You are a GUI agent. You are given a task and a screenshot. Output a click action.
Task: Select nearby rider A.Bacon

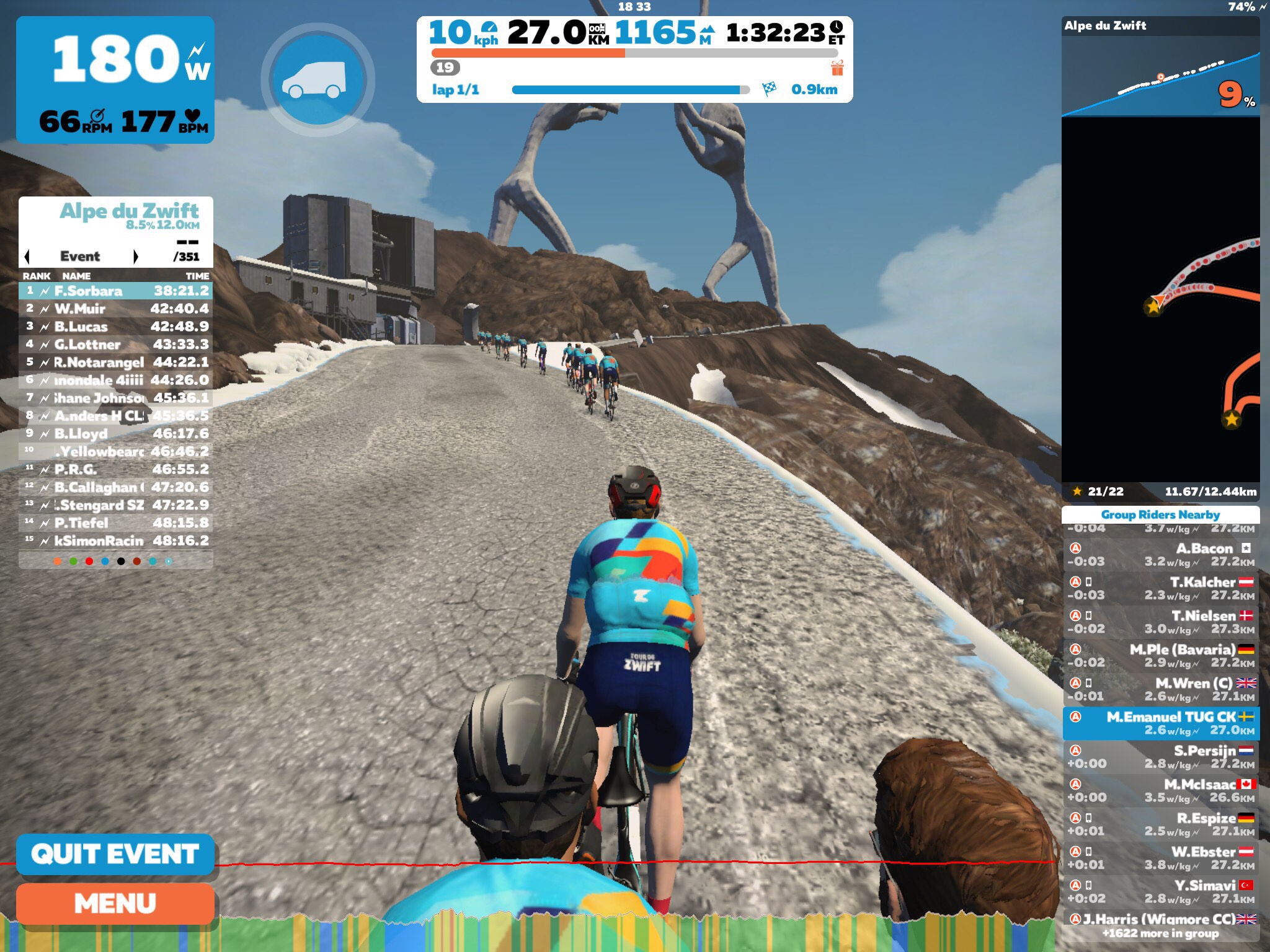tap(1160, 555)
